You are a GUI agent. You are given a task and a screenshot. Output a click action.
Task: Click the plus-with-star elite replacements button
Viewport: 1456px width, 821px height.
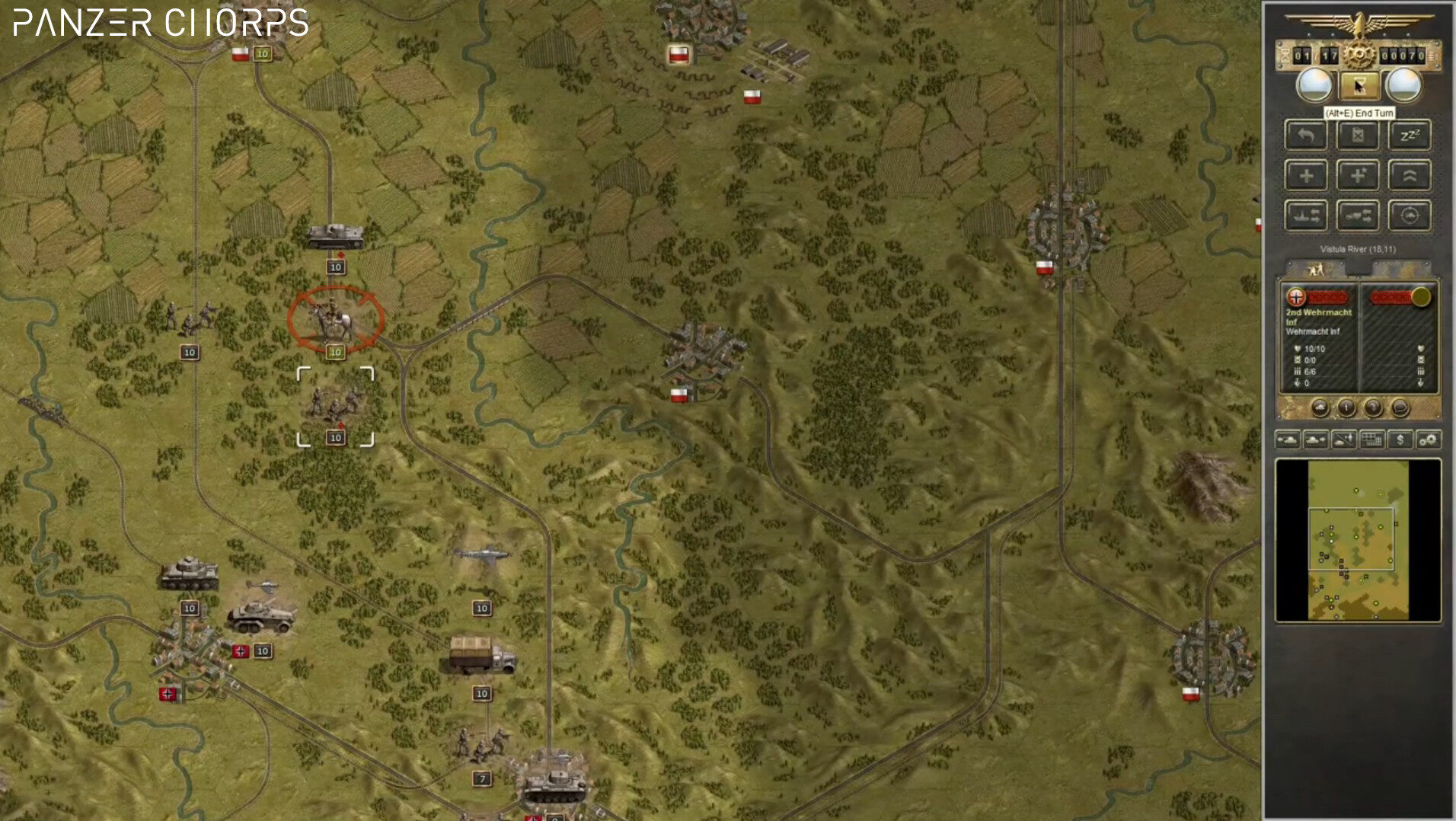click(x=1358, y=176)
